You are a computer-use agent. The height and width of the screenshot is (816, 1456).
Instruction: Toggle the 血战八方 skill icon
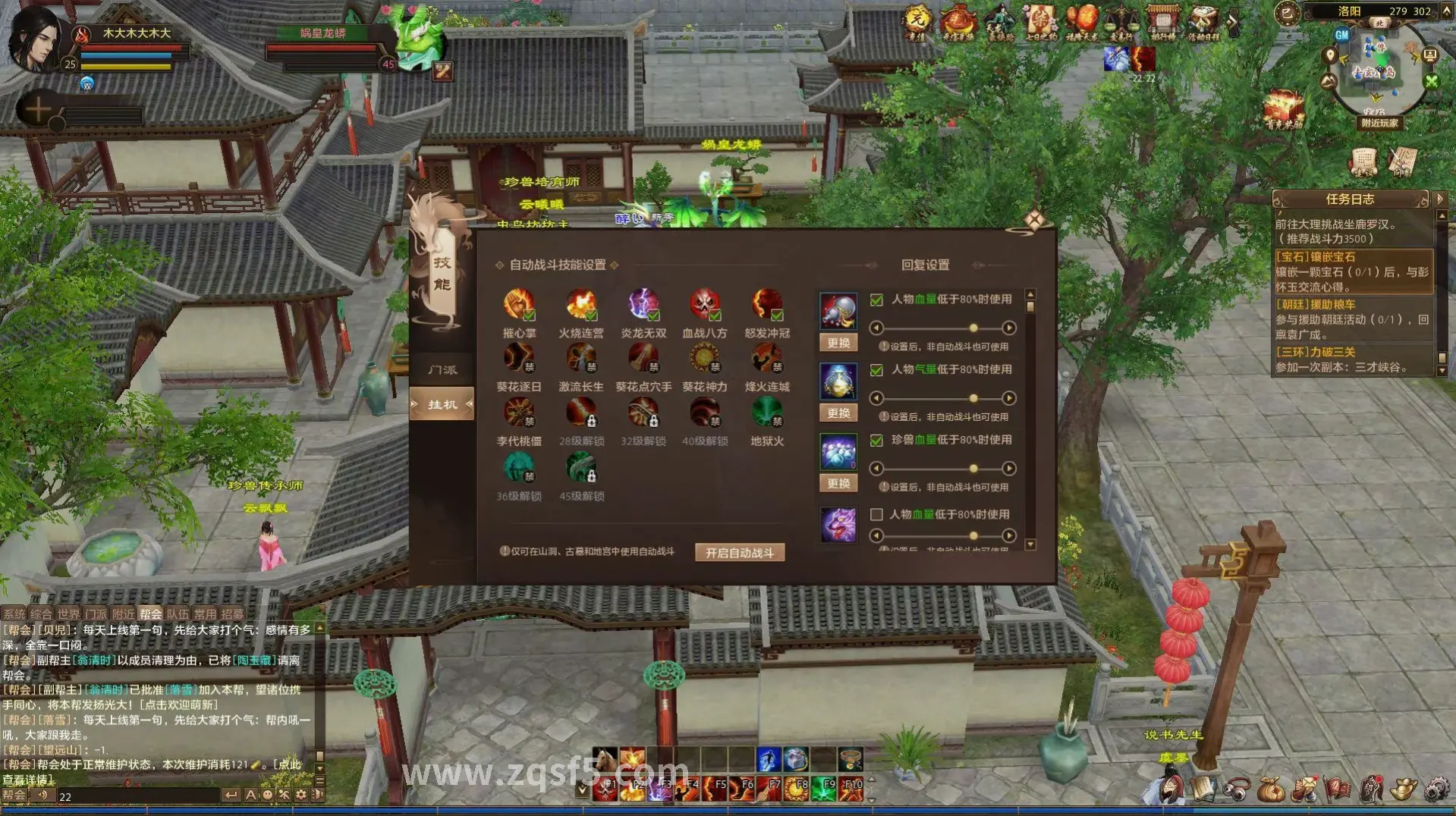pyautogui.click(x=704, y=304)
